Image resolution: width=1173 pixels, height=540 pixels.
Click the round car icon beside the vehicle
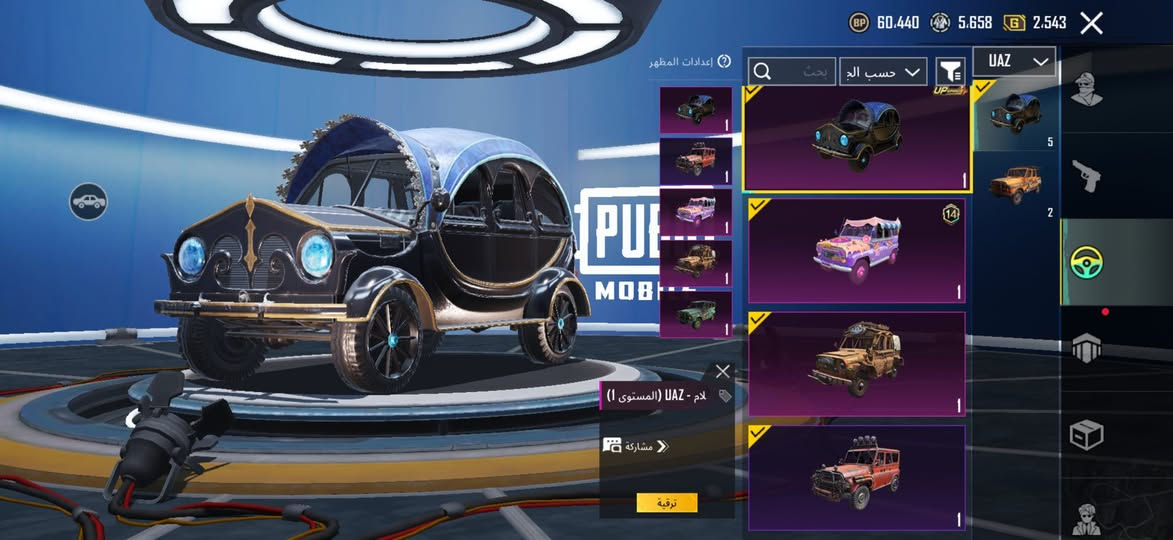click(x=88, y=202)
